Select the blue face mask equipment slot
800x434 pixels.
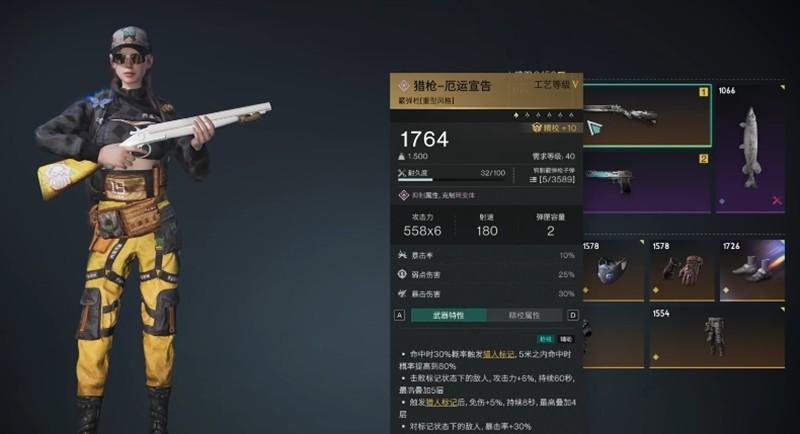pyautogui.click(x=610, y=271)
